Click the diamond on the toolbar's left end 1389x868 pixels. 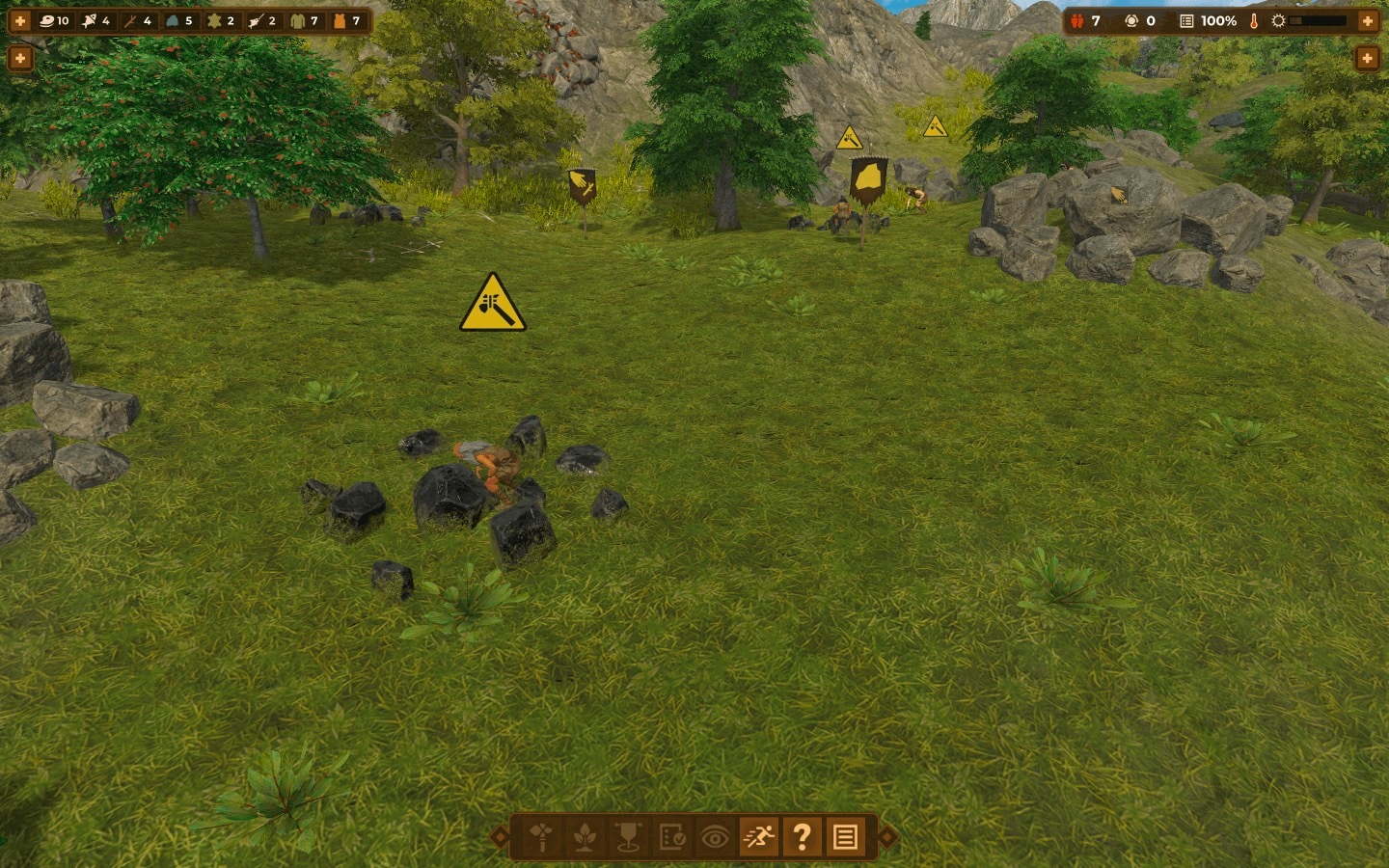pos(500,837)
